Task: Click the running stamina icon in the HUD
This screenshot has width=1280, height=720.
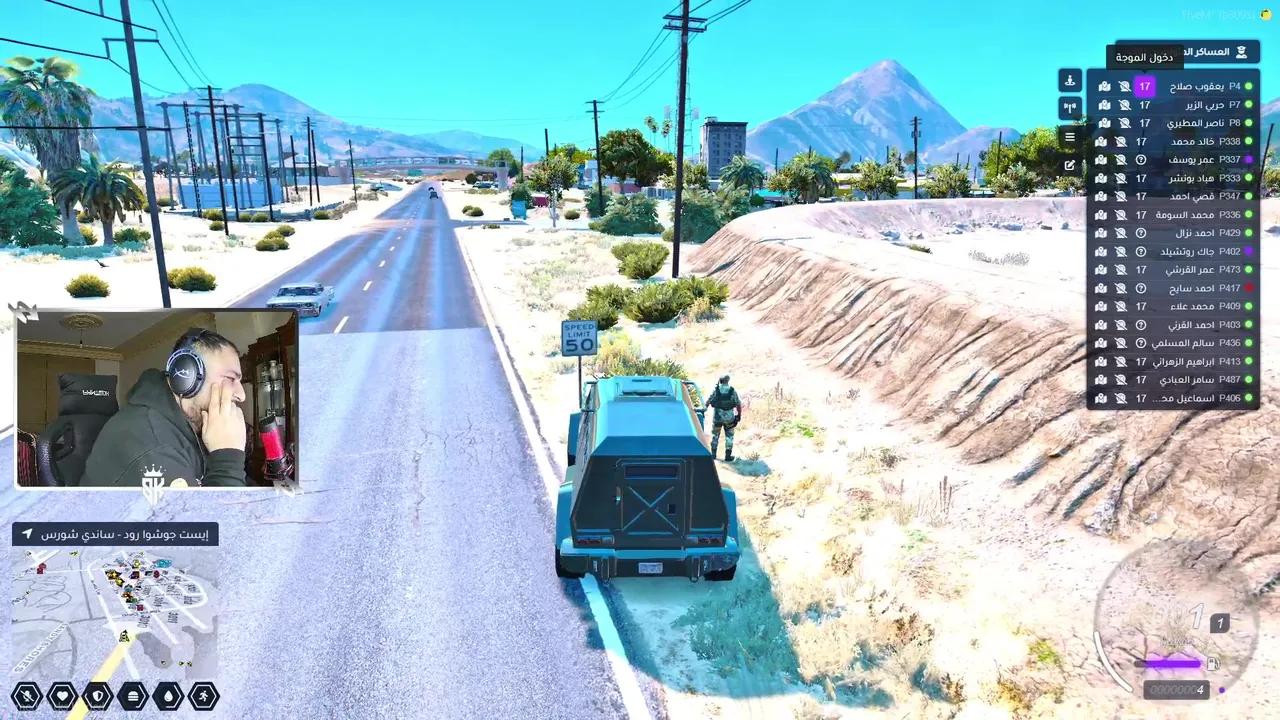Action: click(203, 695)
